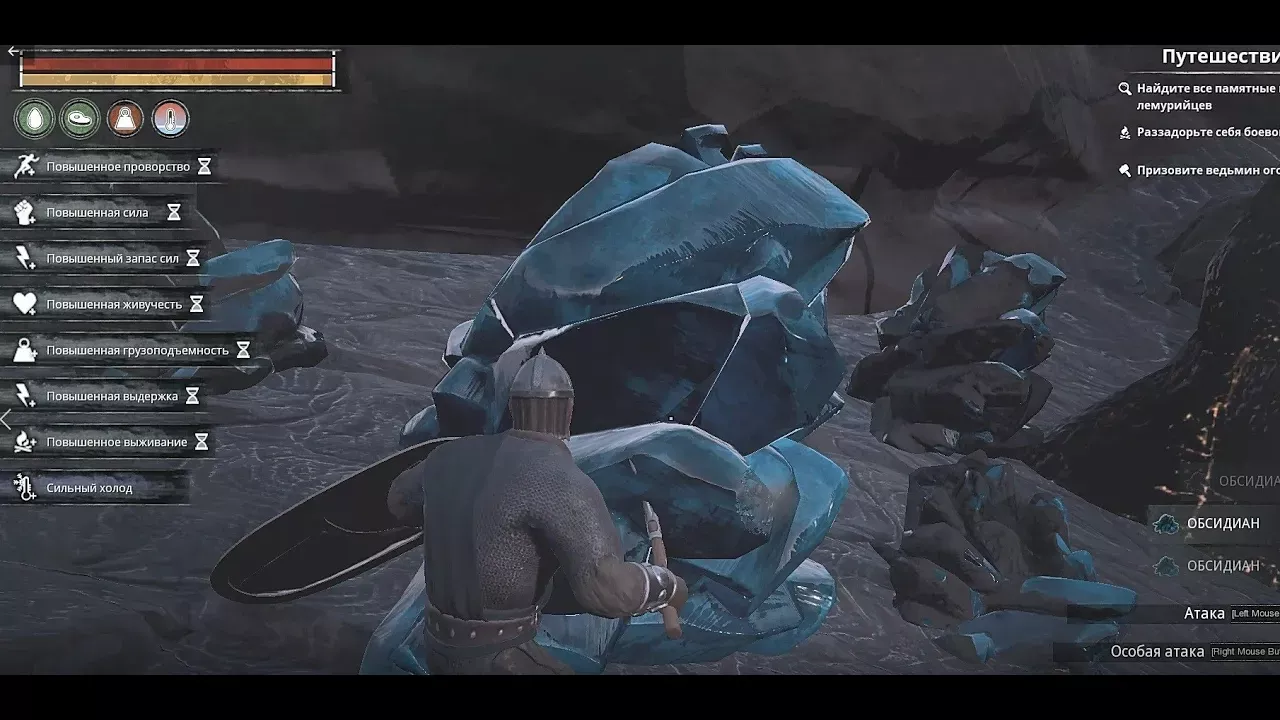Check the thermometer temperature icon

pos(170,119)
